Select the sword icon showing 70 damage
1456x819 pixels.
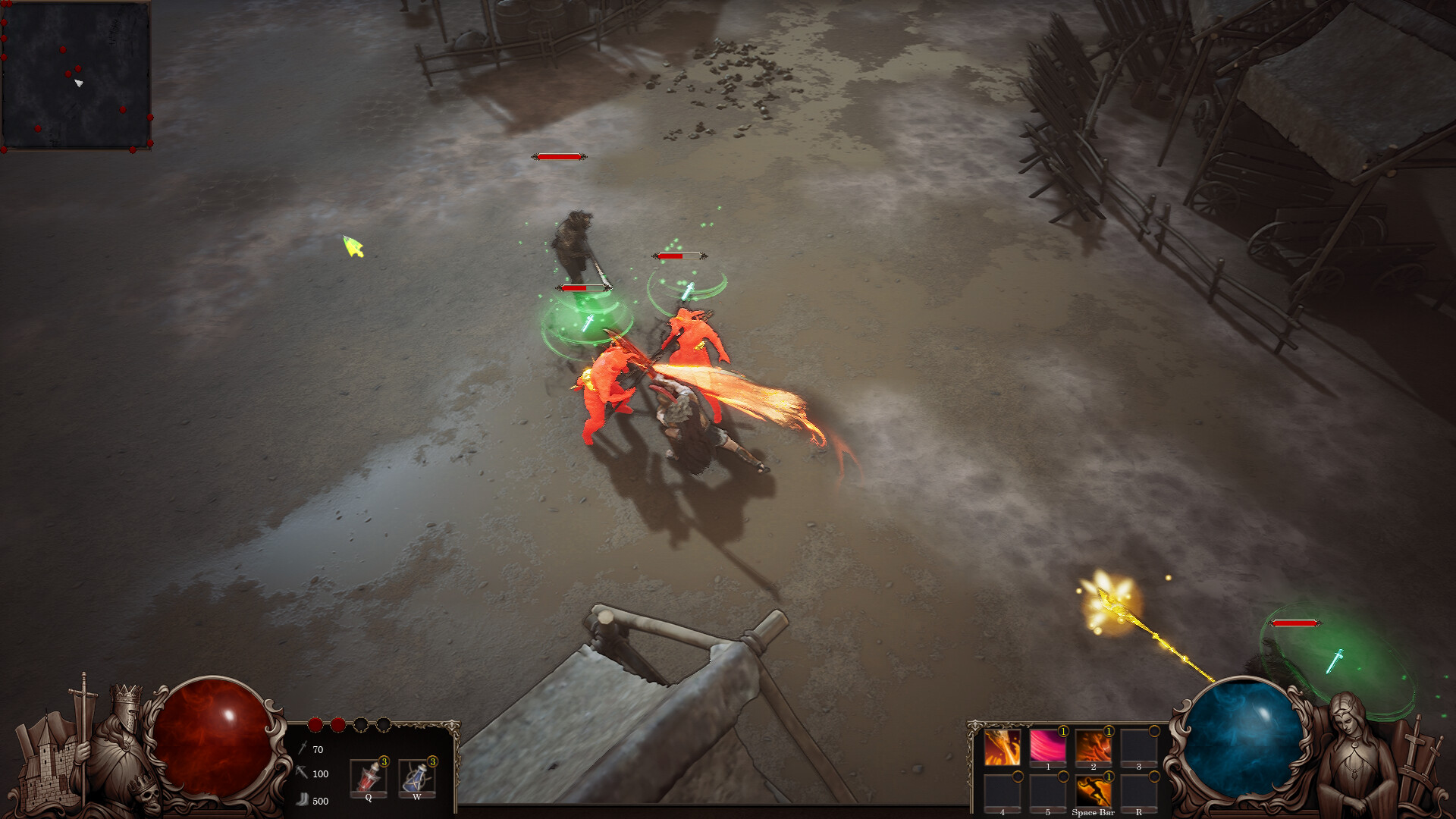[303, 748]
